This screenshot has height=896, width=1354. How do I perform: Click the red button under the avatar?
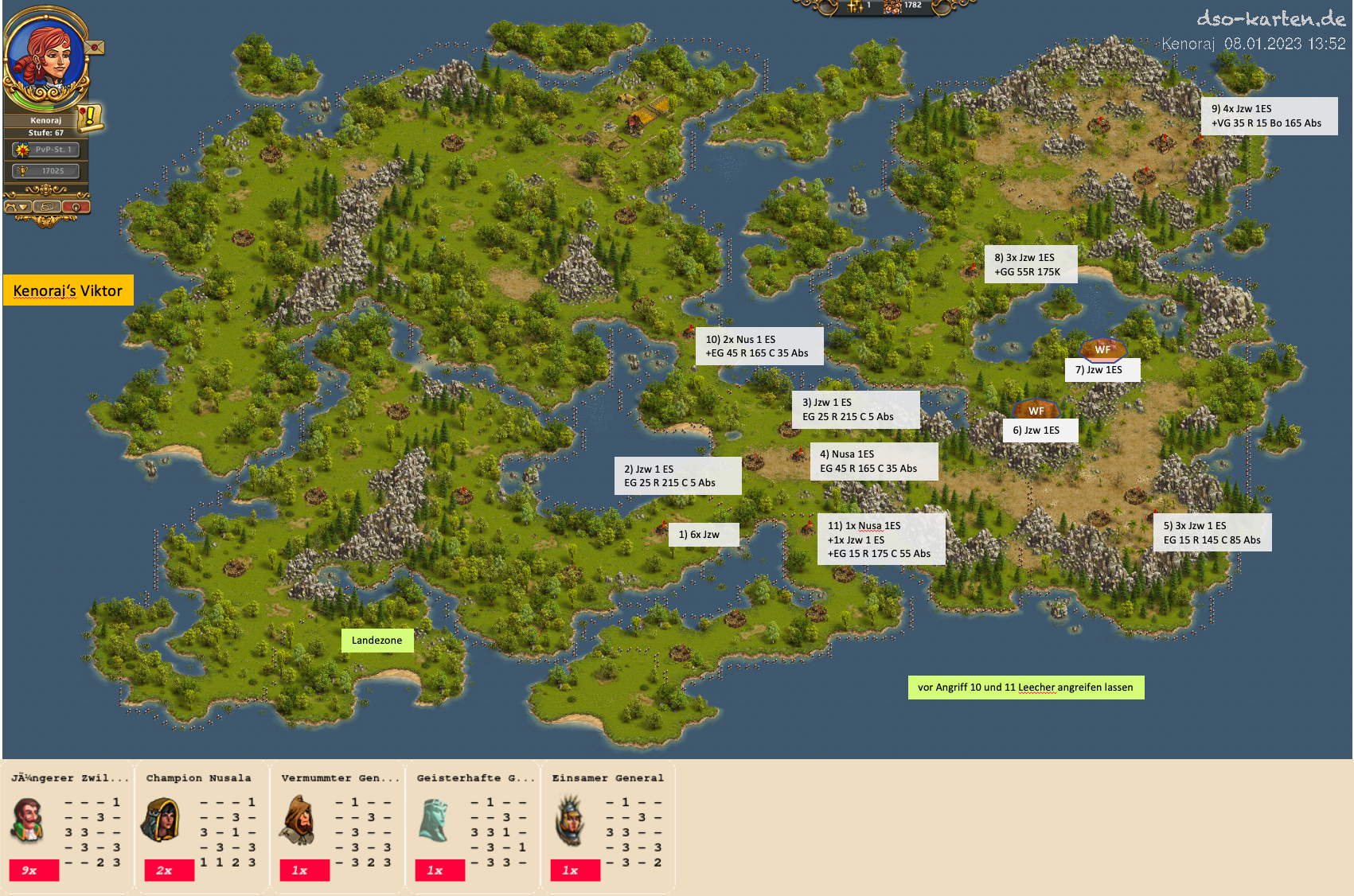point(76,207)
